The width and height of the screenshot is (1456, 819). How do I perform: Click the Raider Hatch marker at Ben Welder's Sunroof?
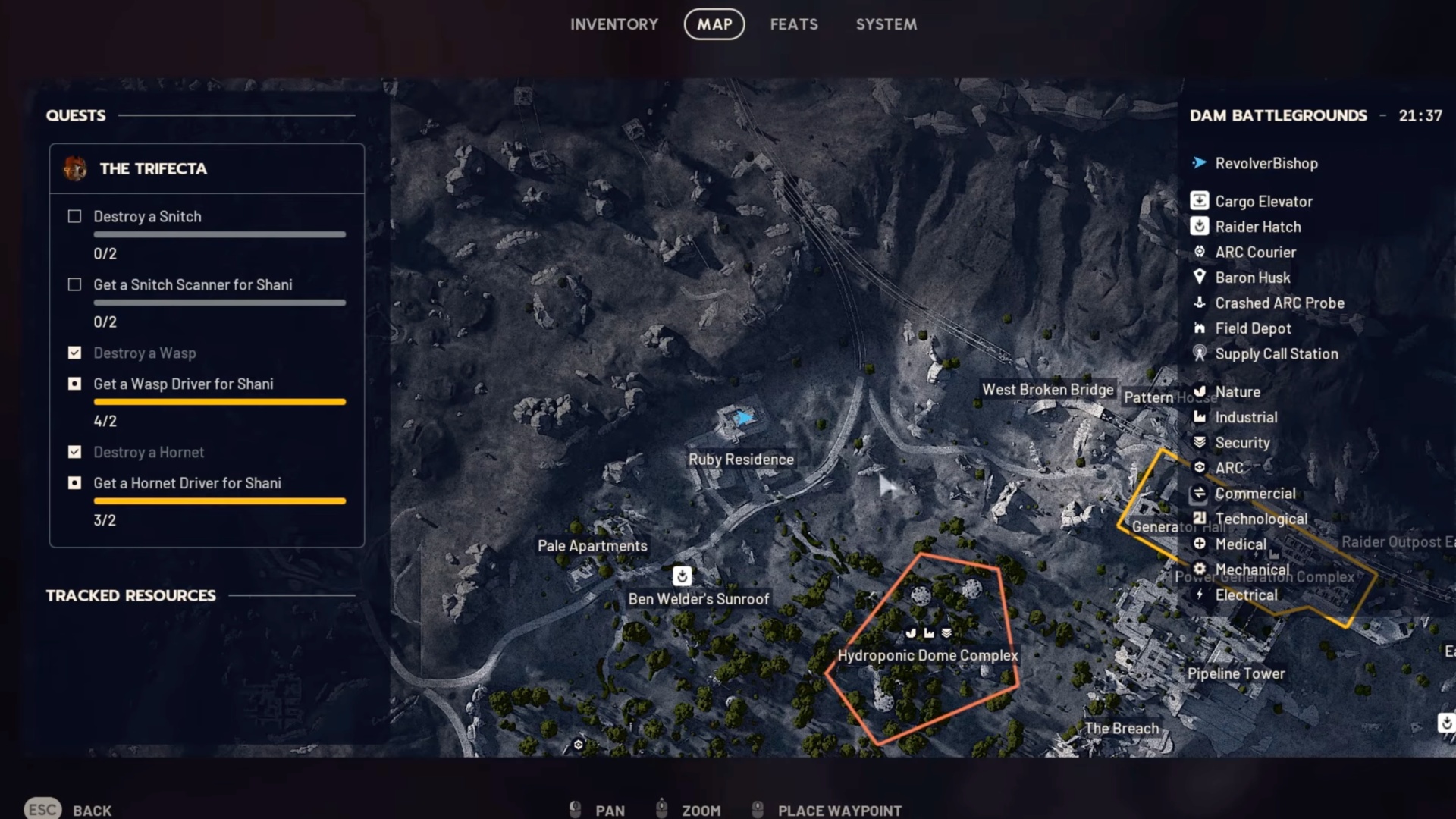coord(682,576)
